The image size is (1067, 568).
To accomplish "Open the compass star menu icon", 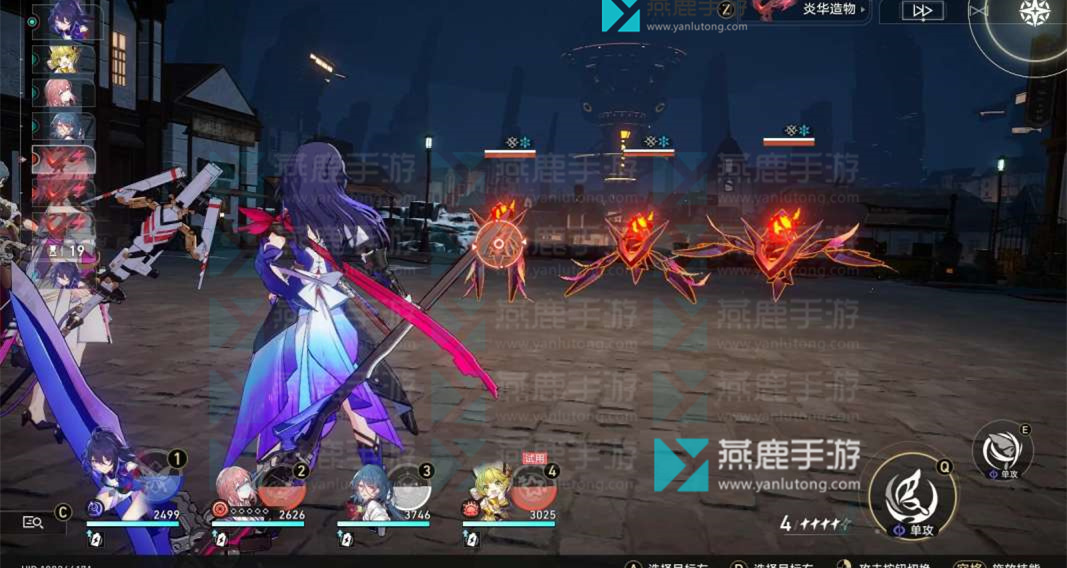I will [x=1033, y=12].
